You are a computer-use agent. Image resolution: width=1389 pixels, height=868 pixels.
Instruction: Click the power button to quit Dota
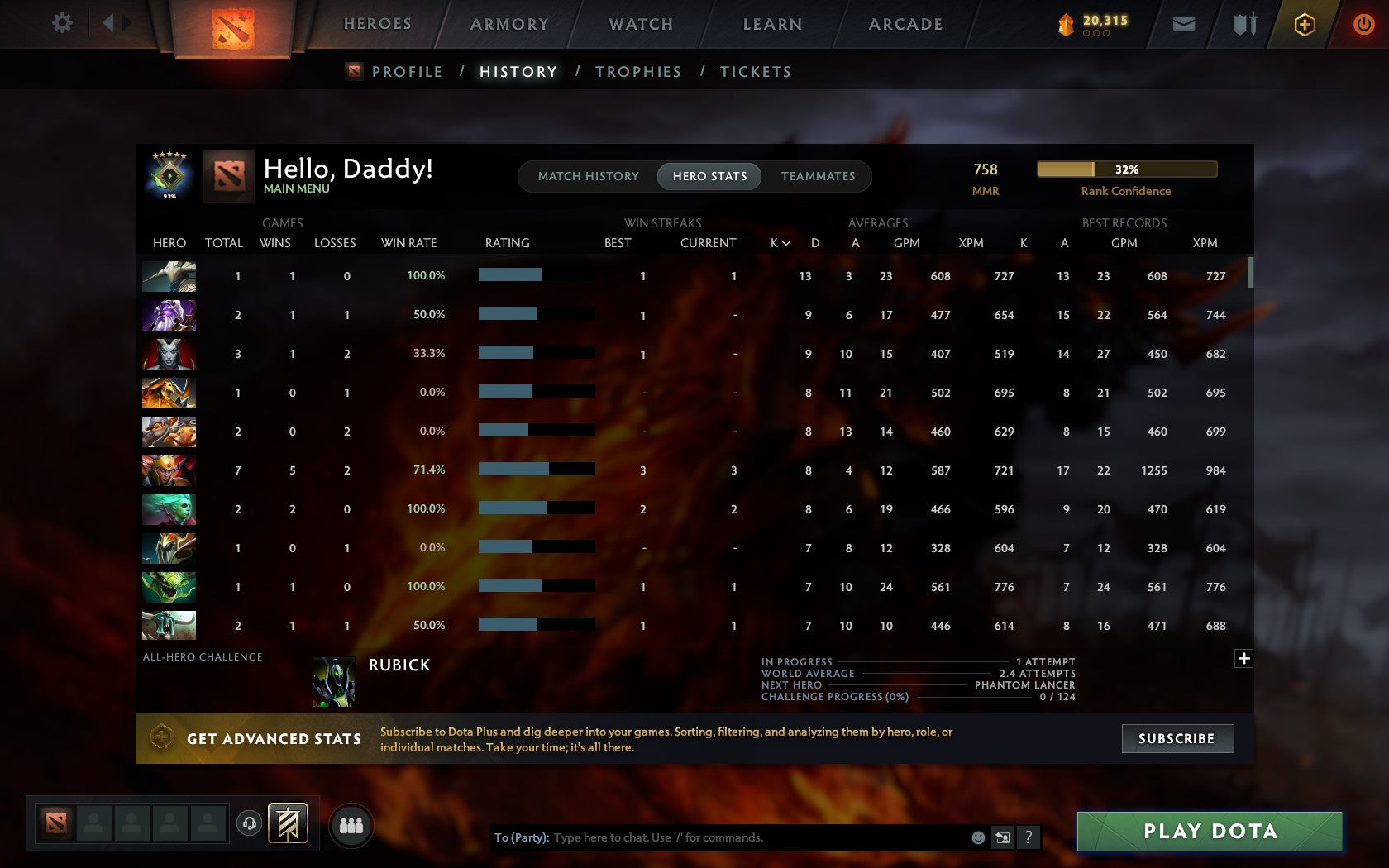coord(1364,24)
